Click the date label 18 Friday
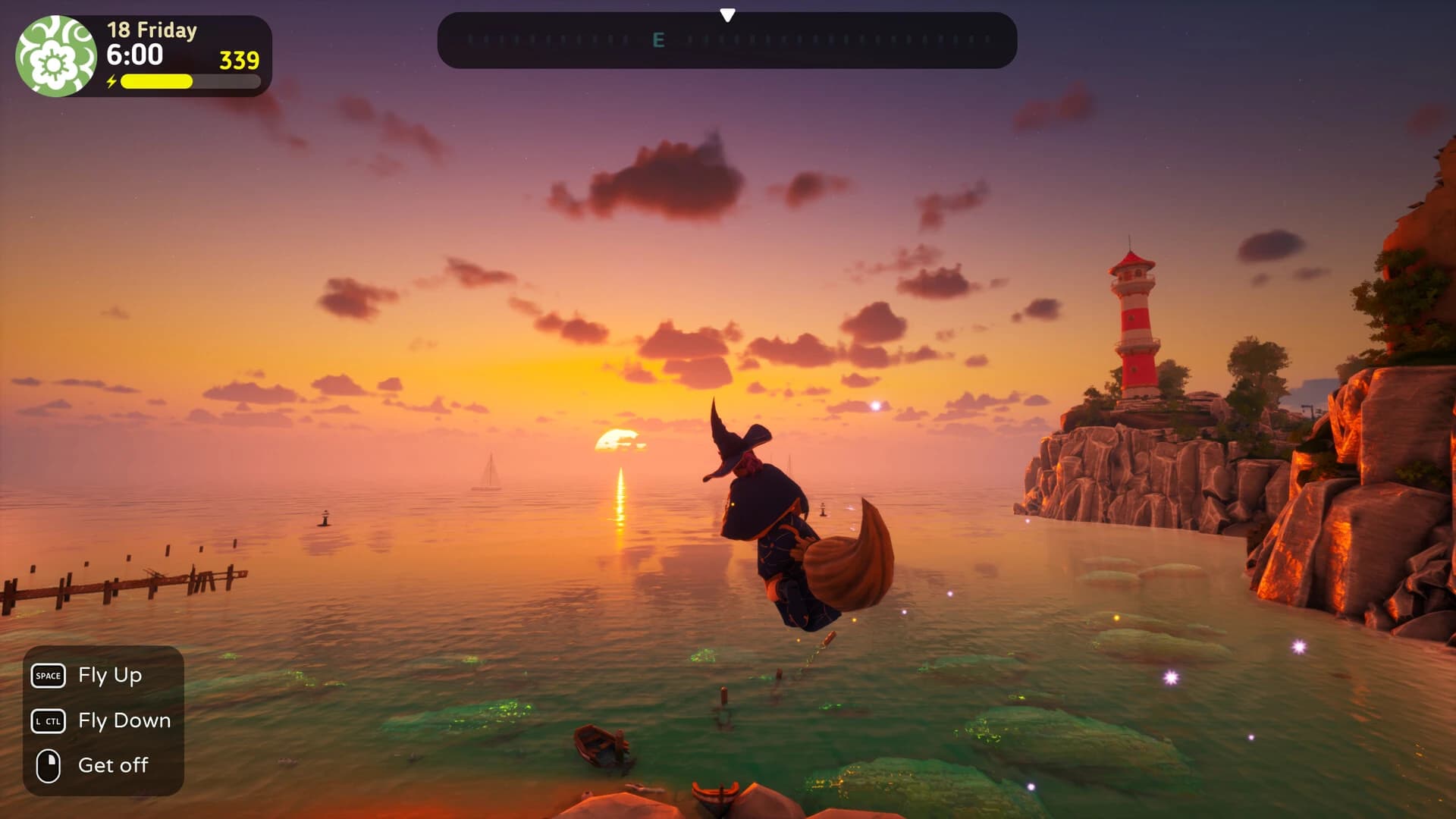 point(150,30)
